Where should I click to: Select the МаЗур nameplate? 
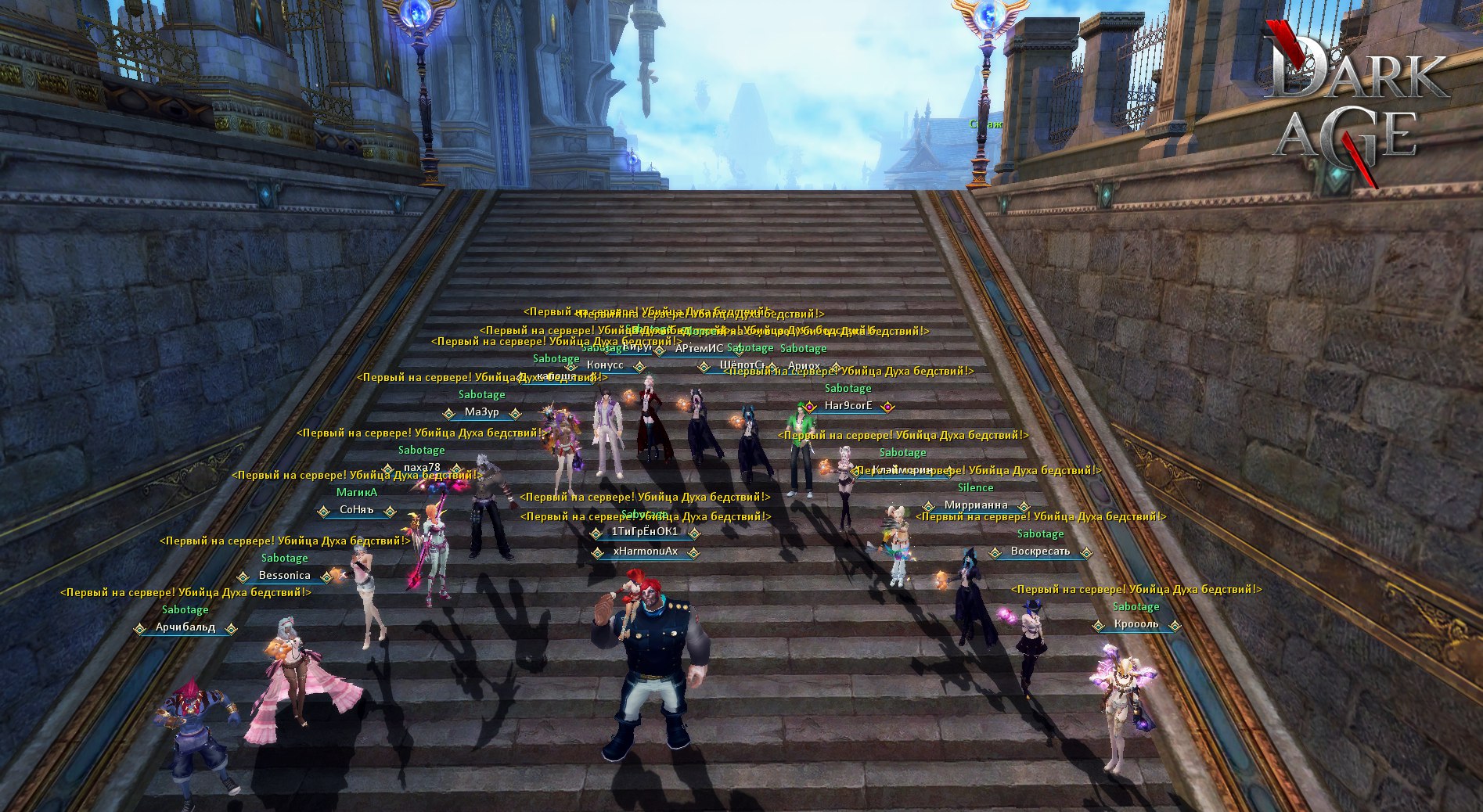pyautogui.click(x=481, y=412)
